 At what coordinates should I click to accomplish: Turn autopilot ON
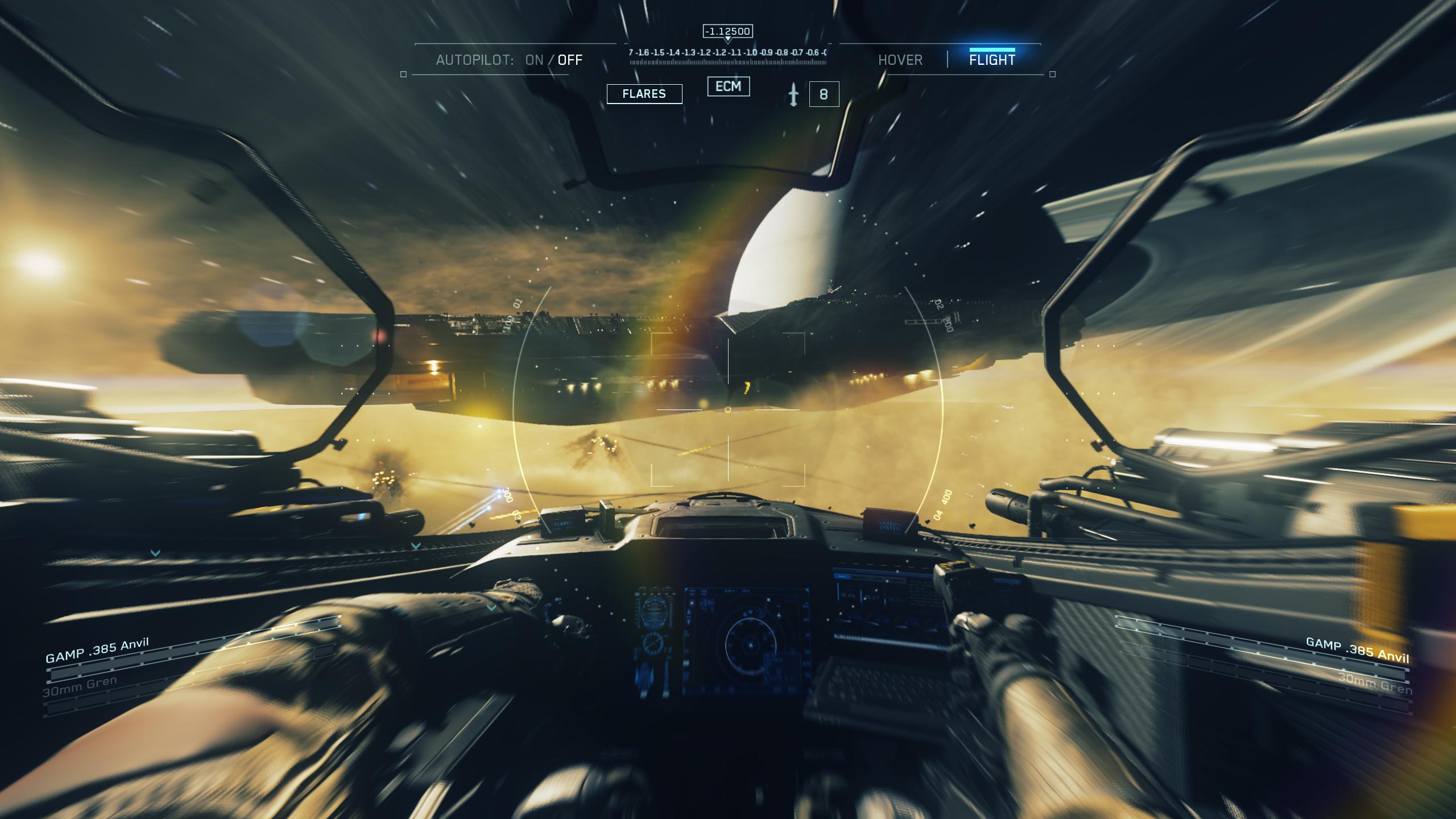click(534, 60)
